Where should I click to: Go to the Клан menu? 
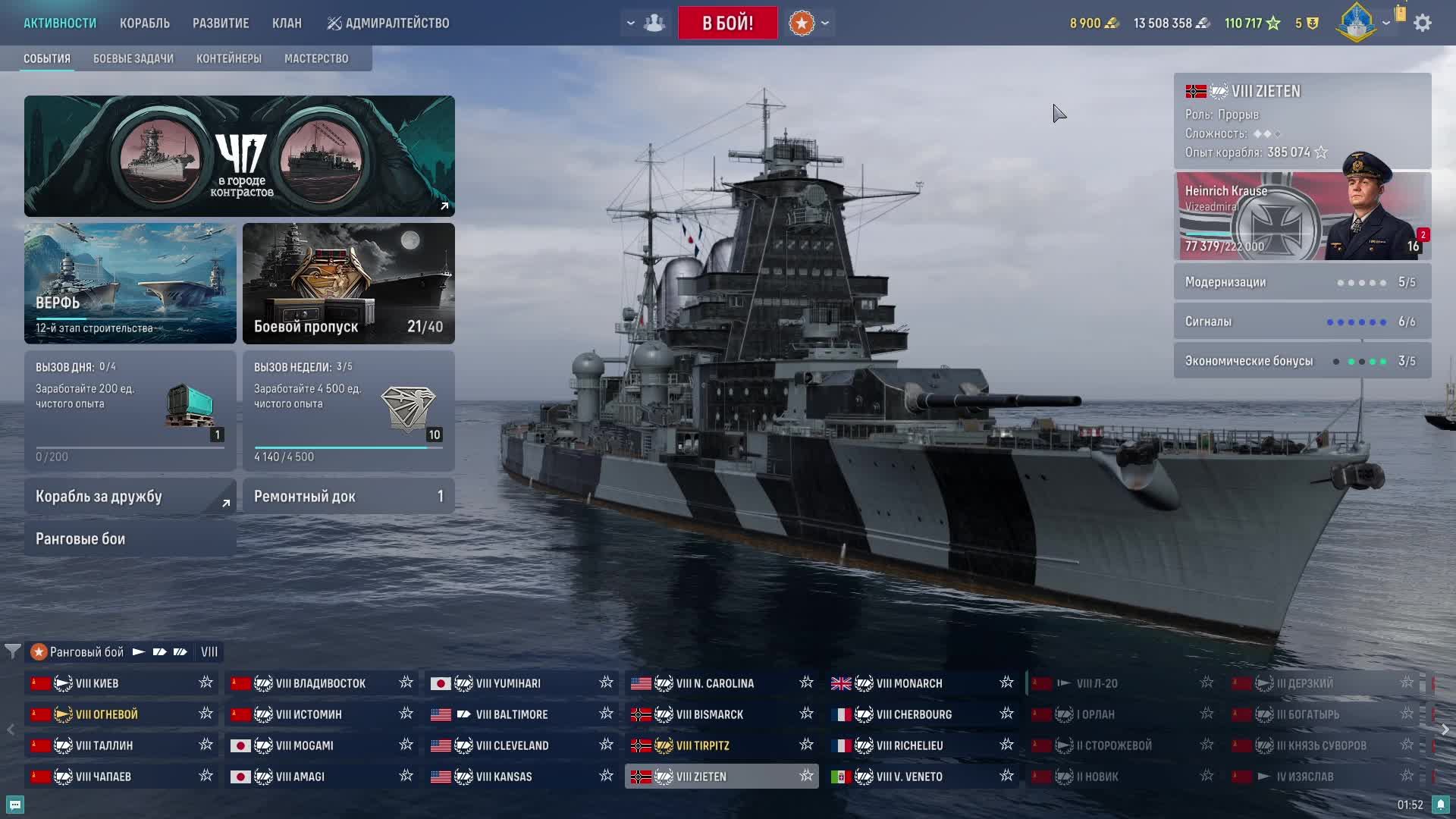pos(287,23)
